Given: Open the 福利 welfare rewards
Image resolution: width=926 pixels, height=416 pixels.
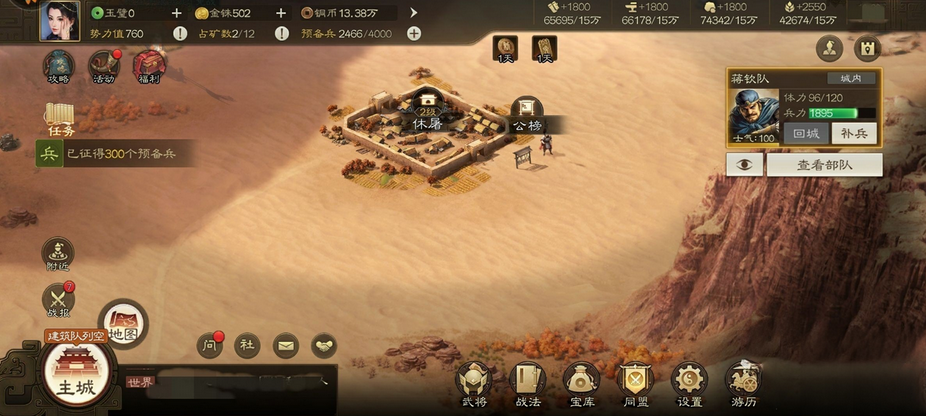Looking at the screenshot, I should (149, 67).
